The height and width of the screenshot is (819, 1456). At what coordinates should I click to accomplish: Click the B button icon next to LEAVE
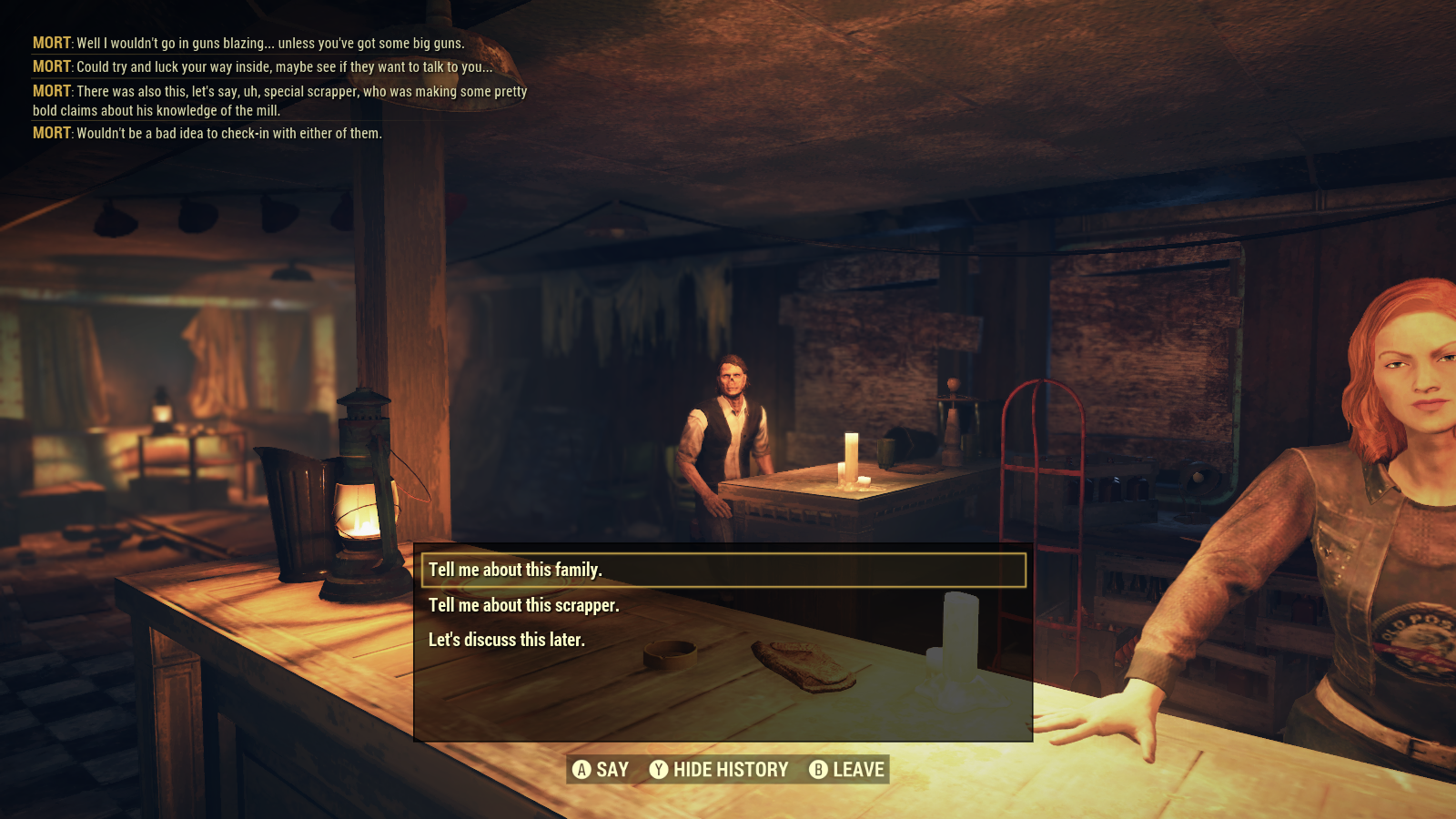pyautogui.click(x=817, y=769)
